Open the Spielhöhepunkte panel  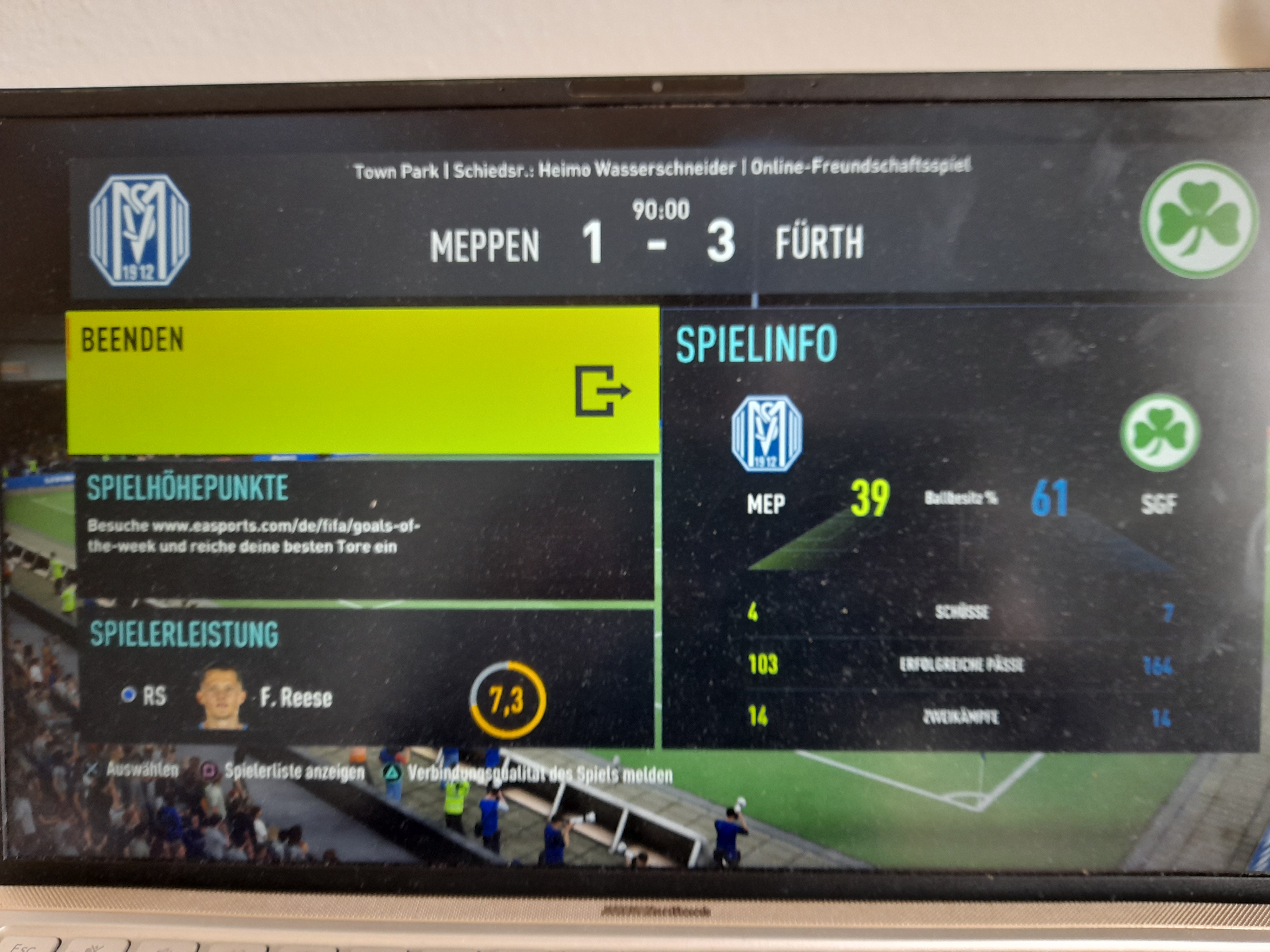click(x=365, y=529)
